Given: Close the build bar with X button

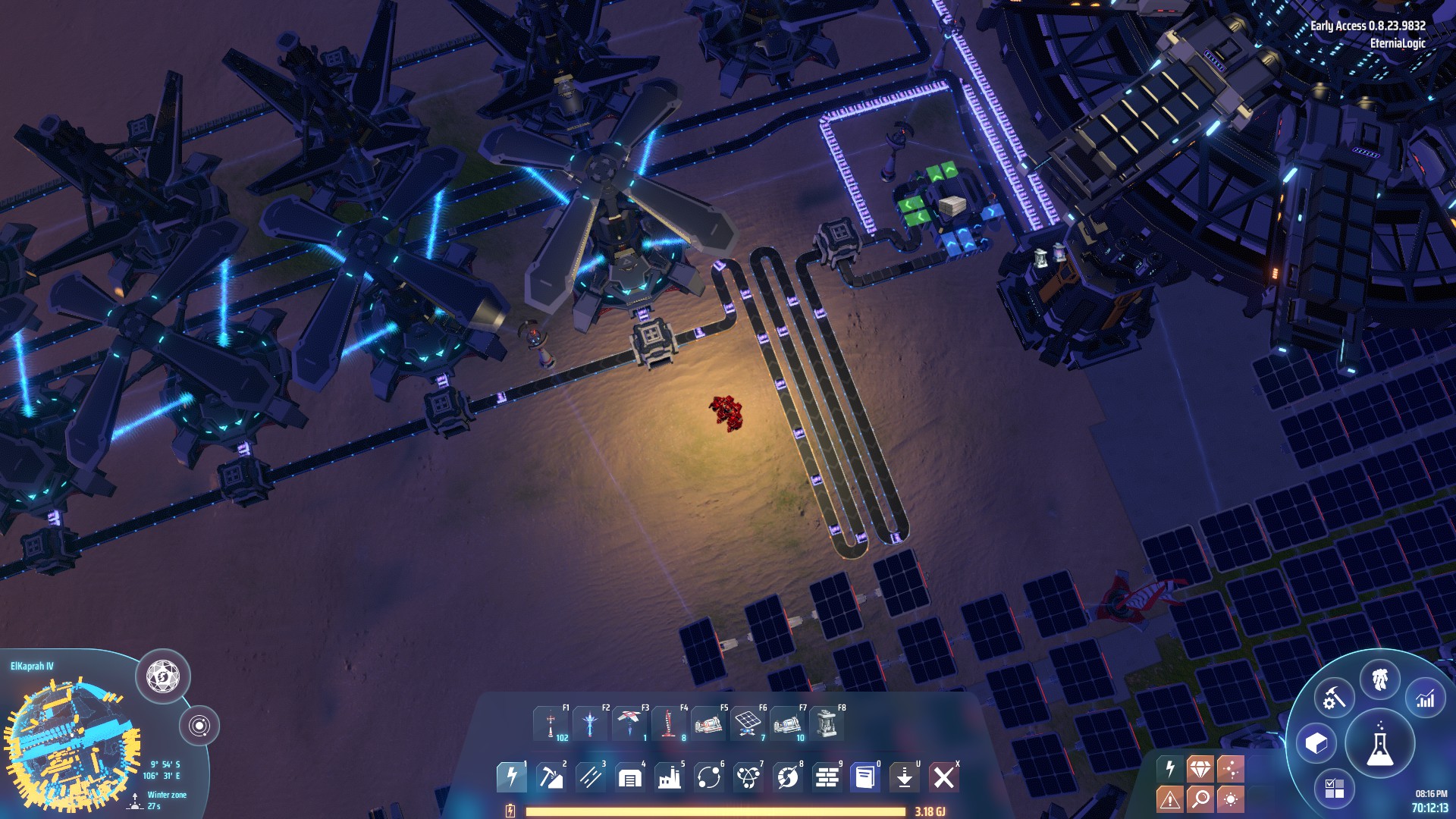Looking at the screenshot, I should pos(944,777).
